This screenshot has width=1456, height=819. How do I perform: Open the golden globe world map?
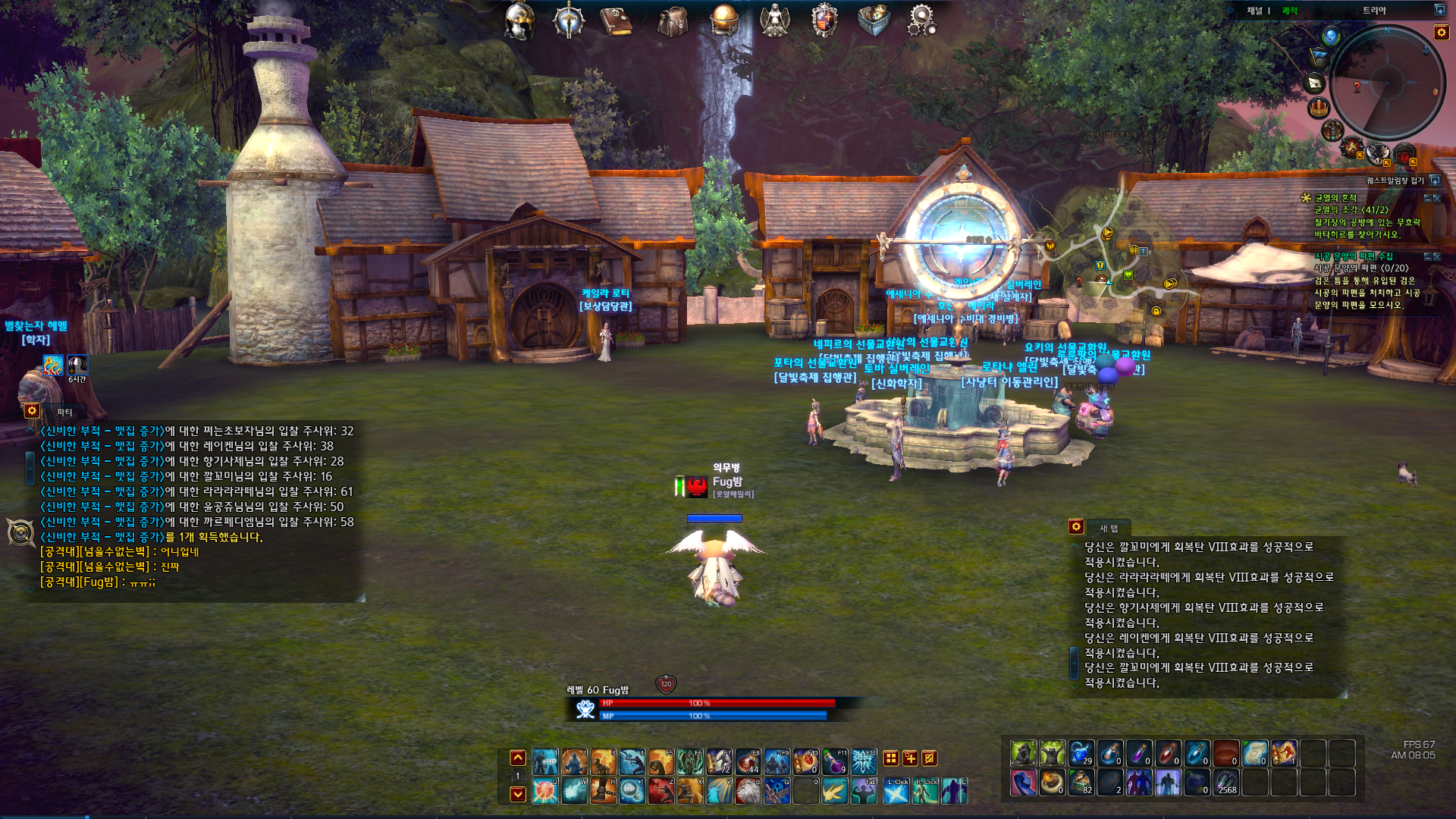click(723, 20)
